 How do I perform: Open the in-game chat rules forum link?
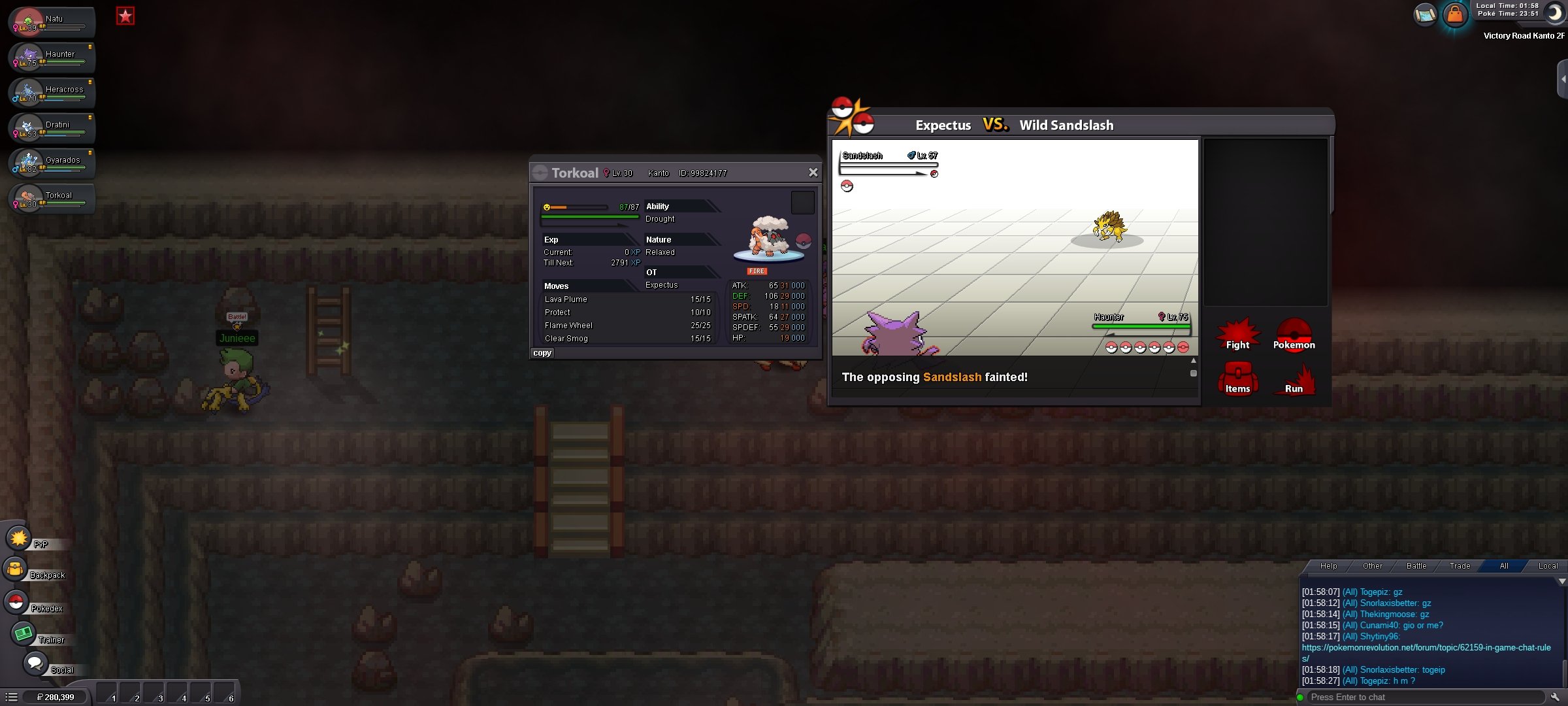coord(1426,648)
